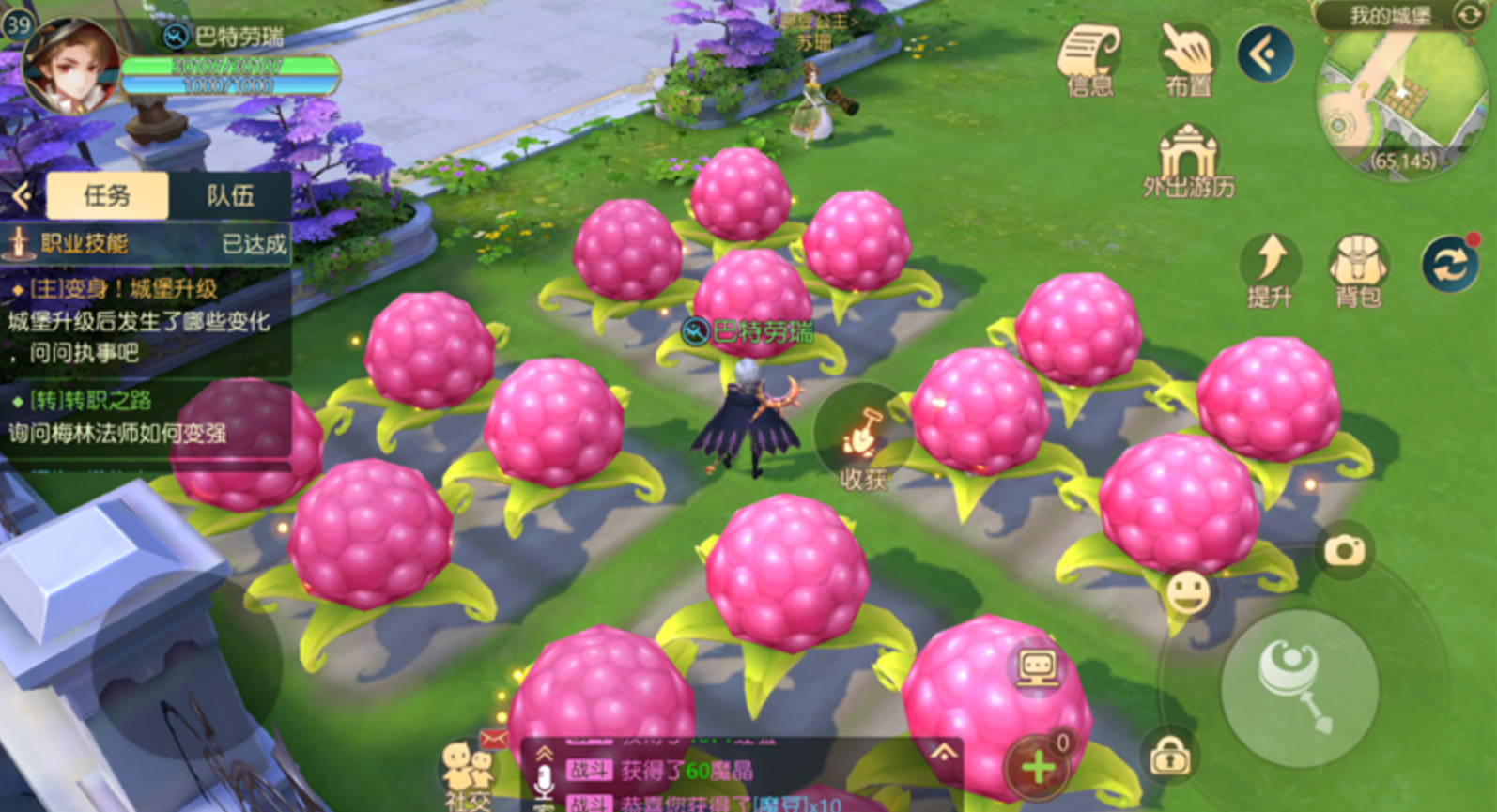
Task: Open the 背包 backpack
Action: [1357, 269]
